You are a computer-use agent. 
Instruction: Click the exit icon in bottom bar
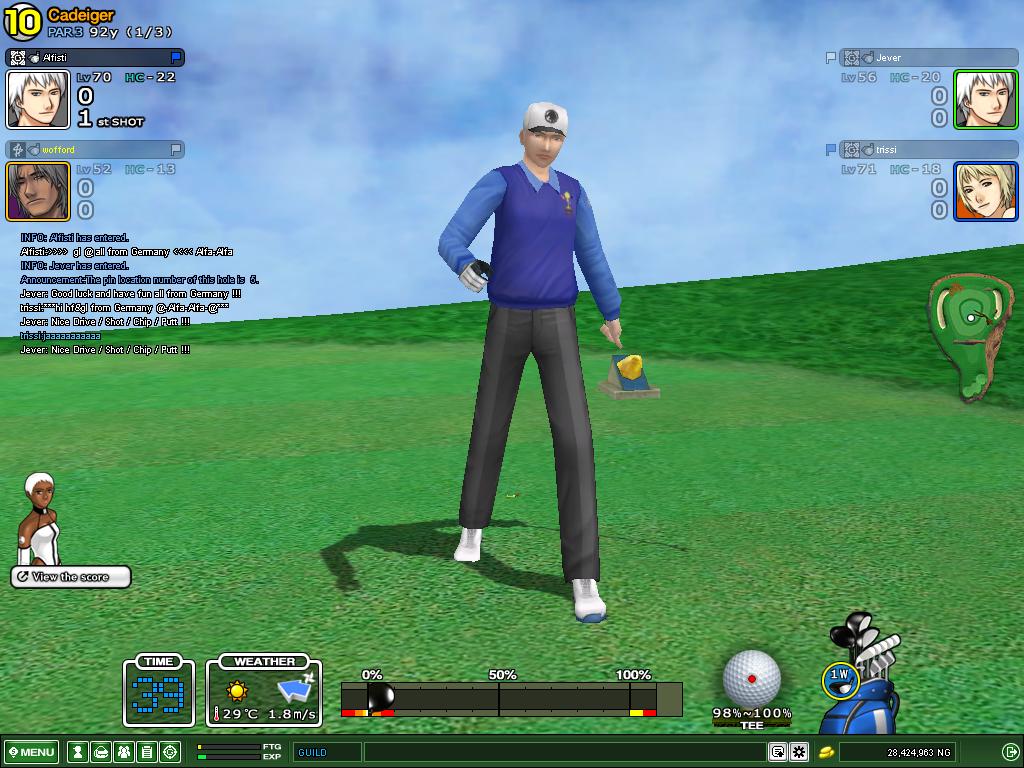point(1010,752)
